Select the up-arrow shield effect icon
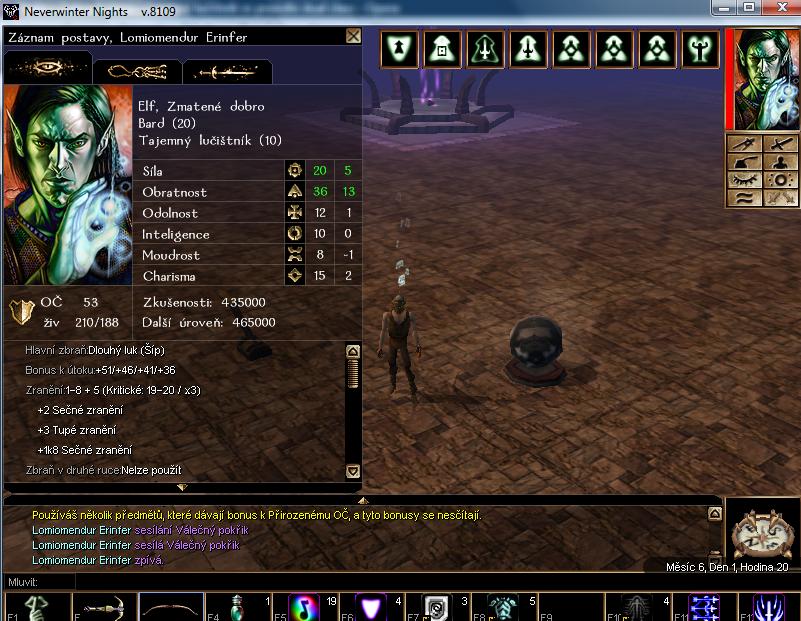The image size is (801, 621). pyautogui.click(x=400, y=49)
